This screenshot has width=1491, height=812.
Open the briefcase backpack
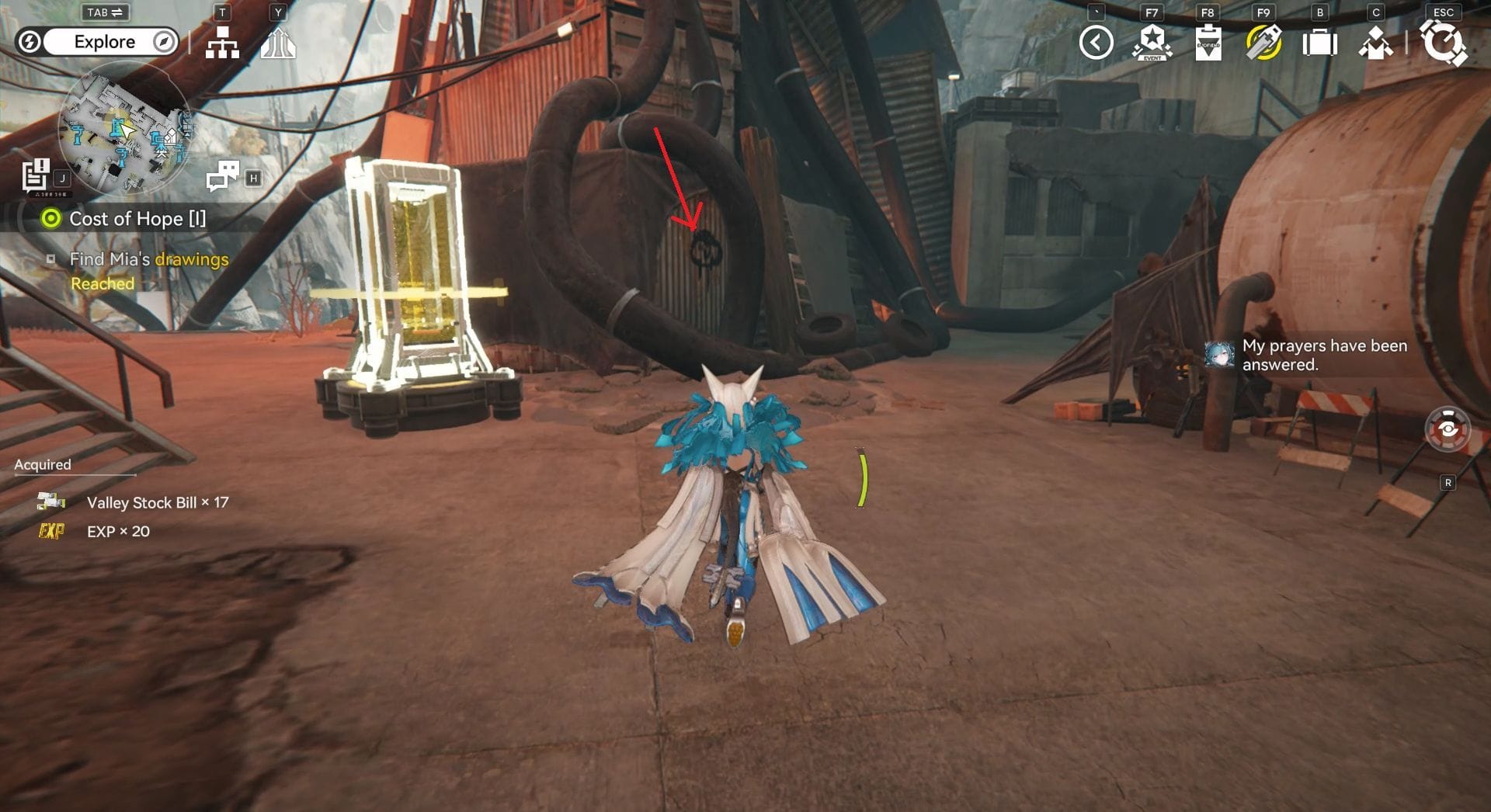1319,43
